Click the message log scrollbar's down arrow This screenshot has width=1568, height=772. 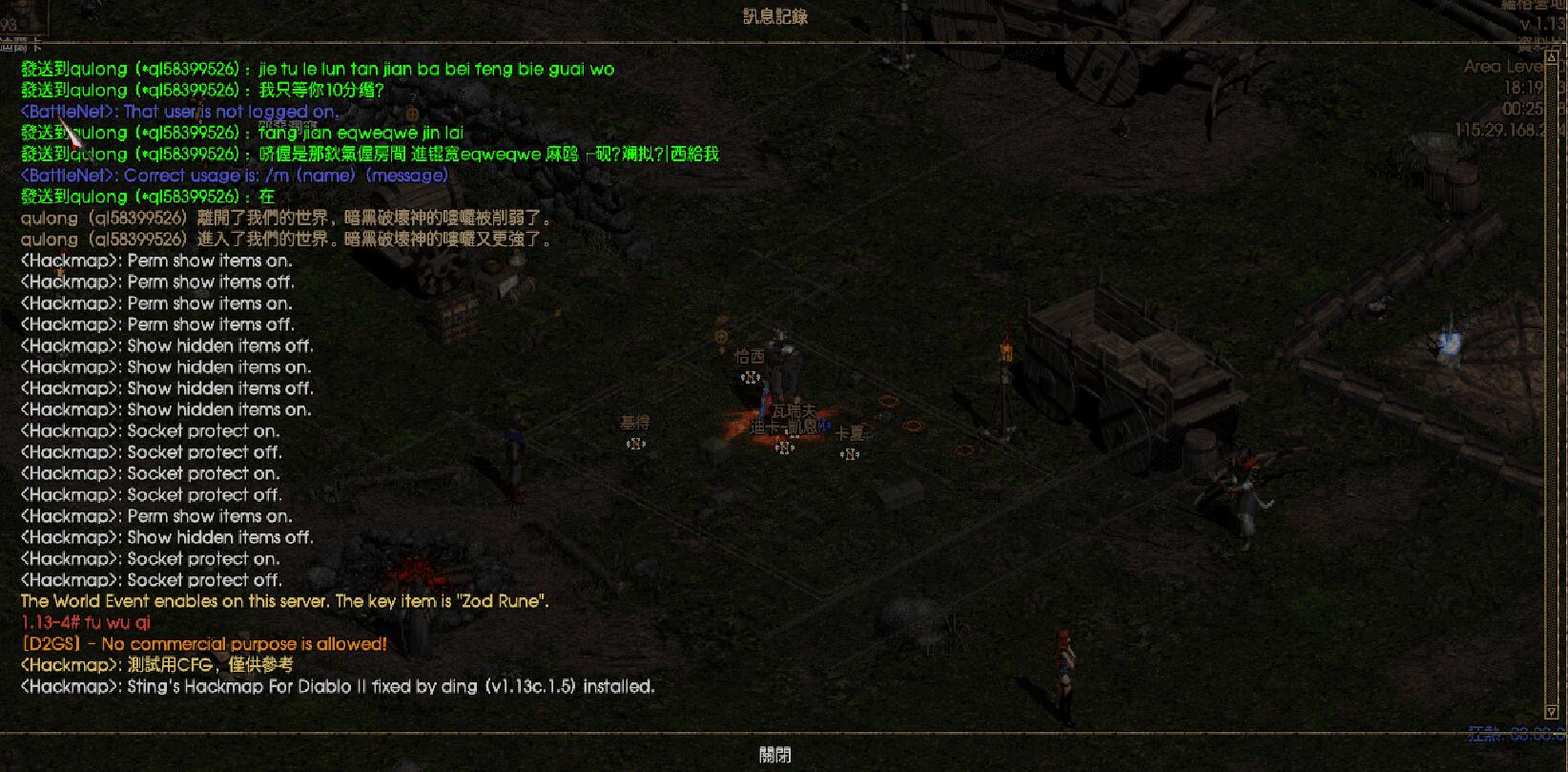(1550, 713)
